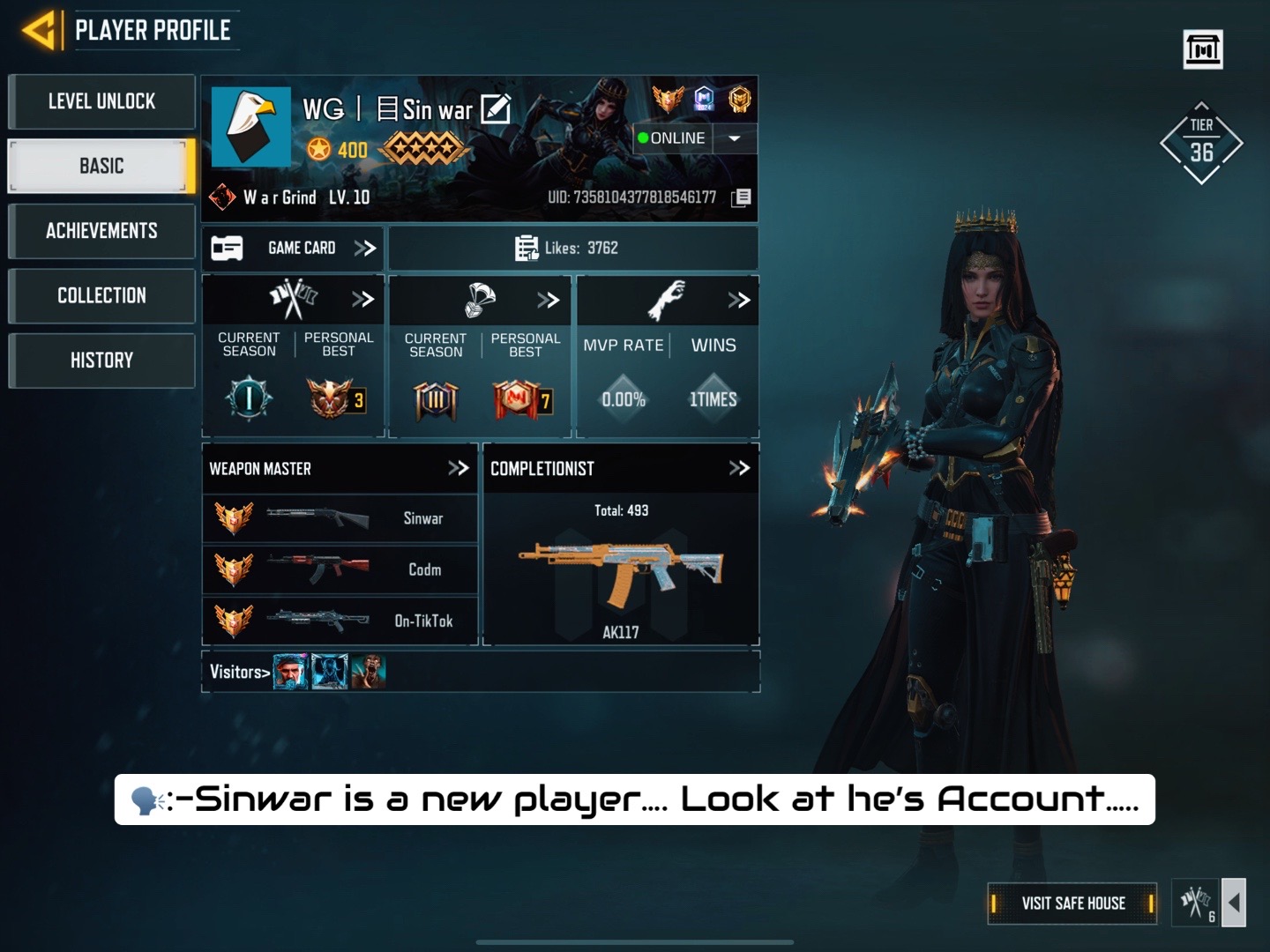Click the eagle profile avatar
The image size is (1270, 952).
click(x=250, y=127)
